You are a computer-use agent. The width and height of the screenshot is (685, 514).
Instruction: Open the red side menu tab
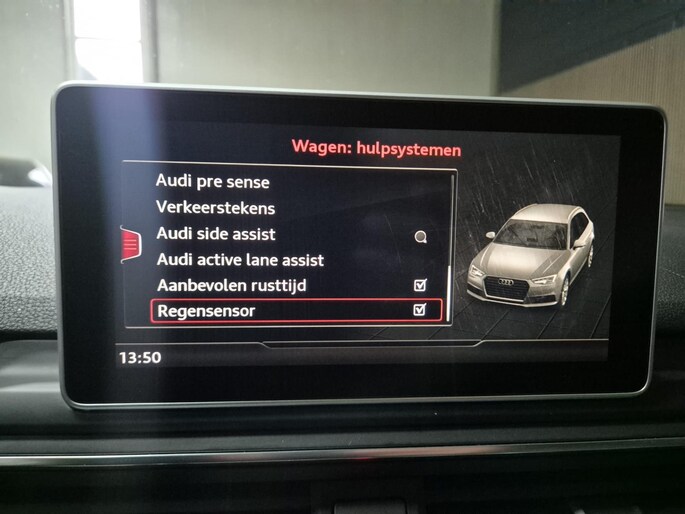(129, 244)
